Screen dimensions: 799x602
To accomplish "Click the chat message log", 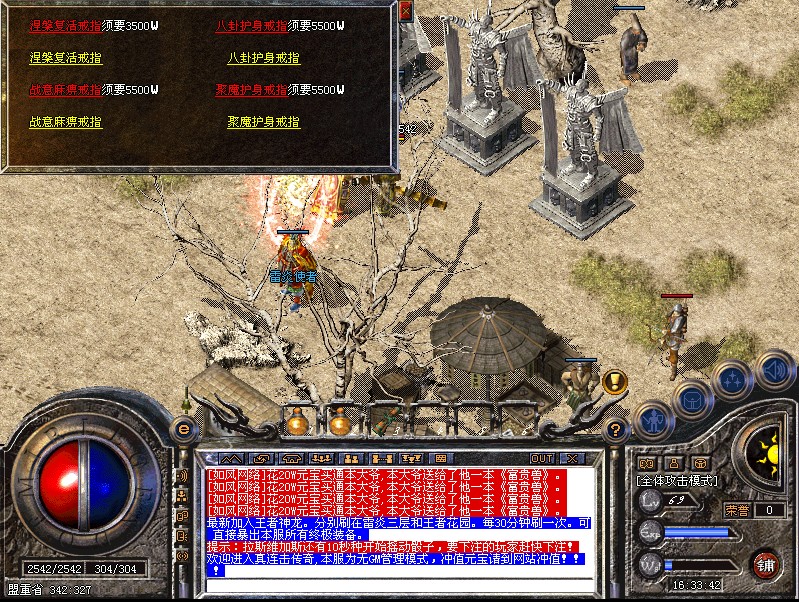I will [x=398, y=518].
